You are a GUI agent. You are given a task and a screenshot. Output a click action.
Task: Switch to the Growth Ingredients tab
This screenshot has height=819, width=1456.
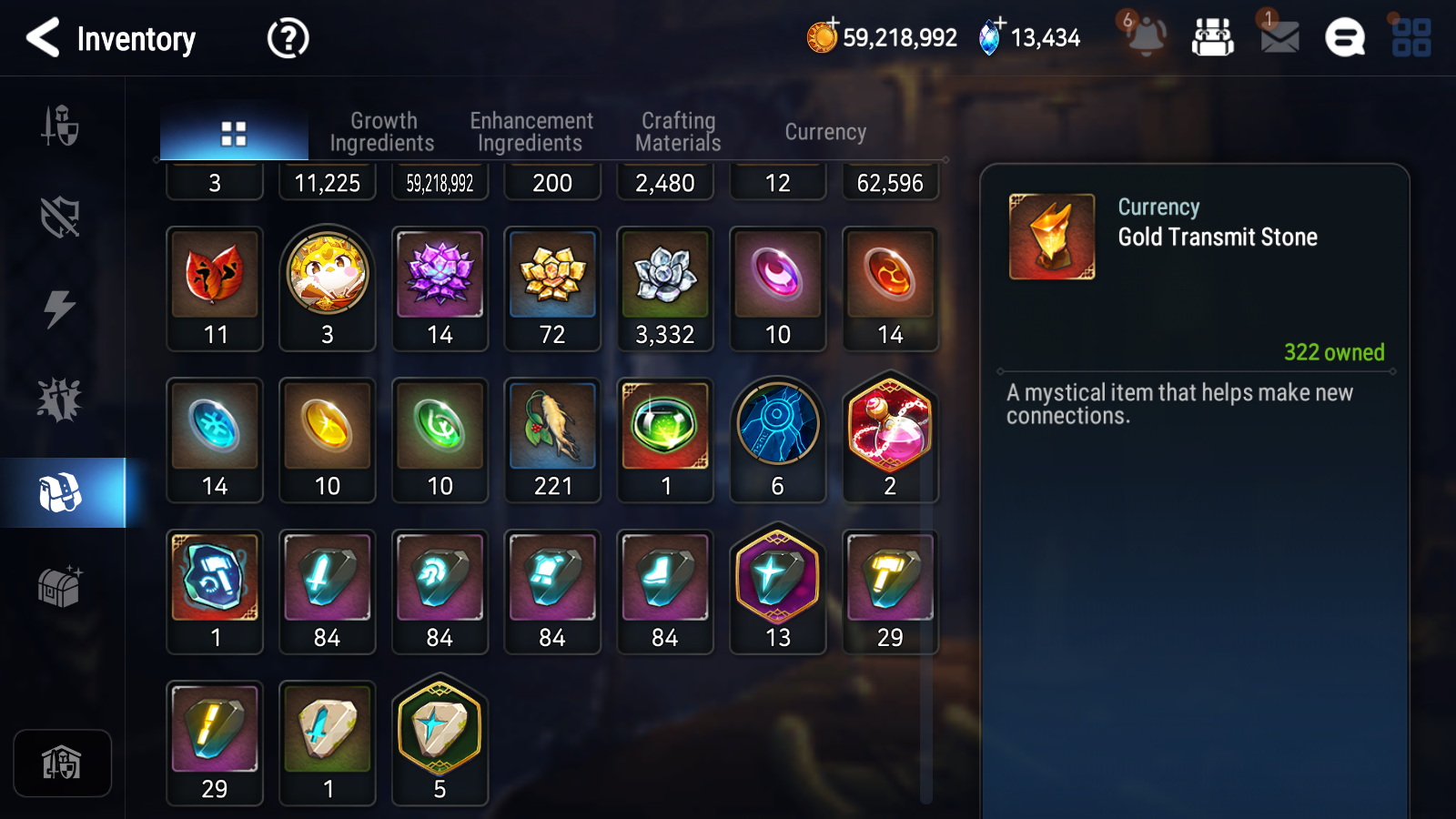383,131
